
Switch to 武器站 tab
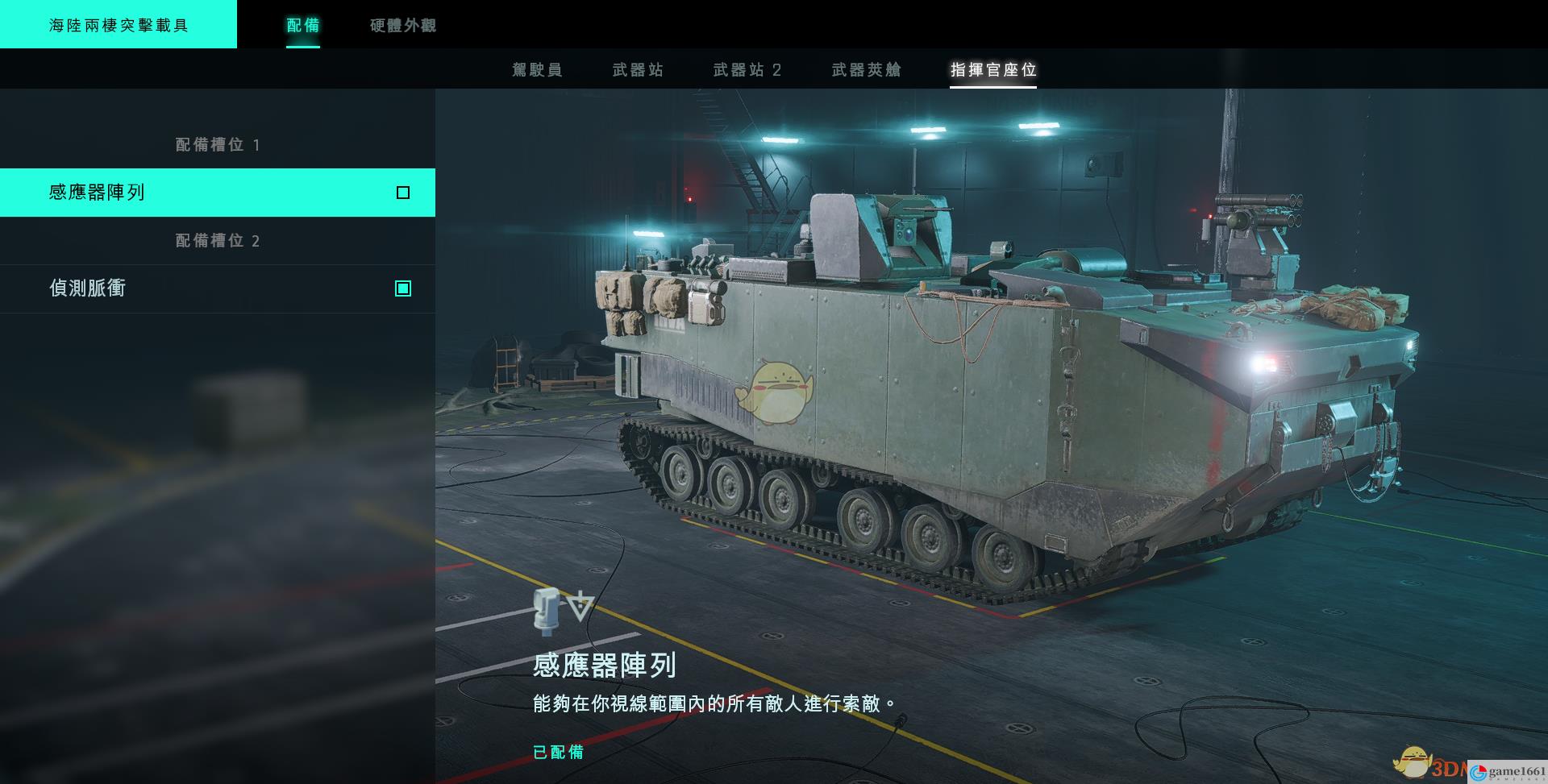point(638,70)
